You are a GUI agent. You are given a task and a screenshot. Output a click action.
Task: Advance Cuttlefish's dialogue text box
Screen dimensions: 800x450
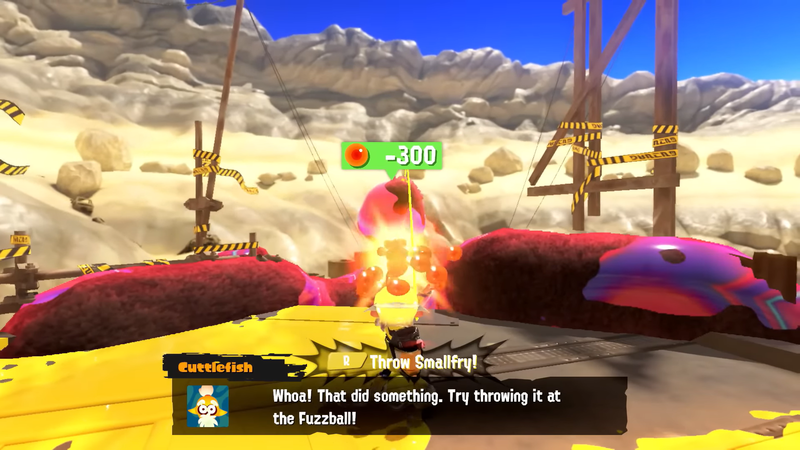tap(420, 405)
